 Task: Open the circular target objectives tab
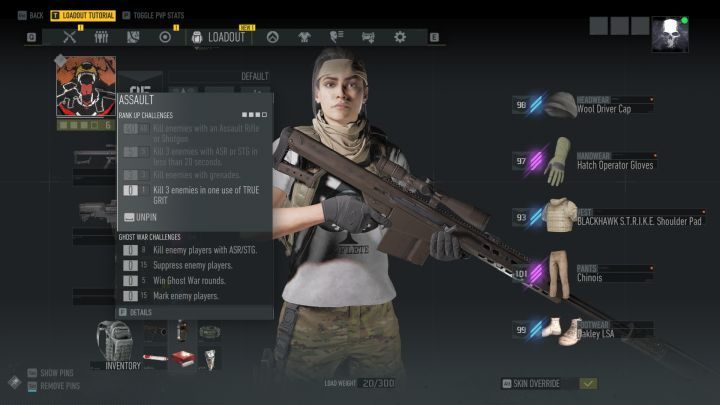pos(165,37)
